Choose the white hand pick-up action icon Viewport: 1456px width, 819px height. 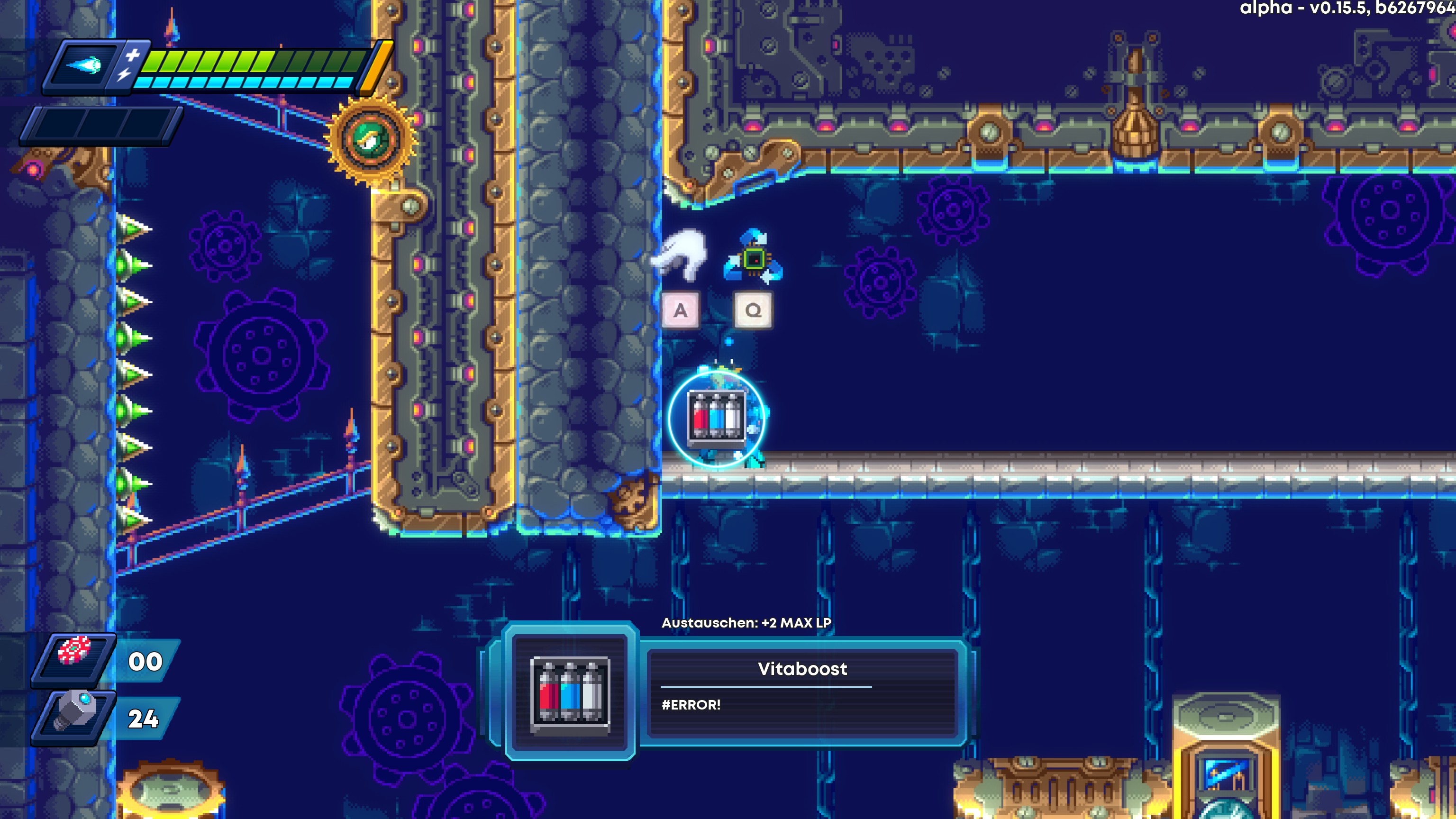point(681,255)
